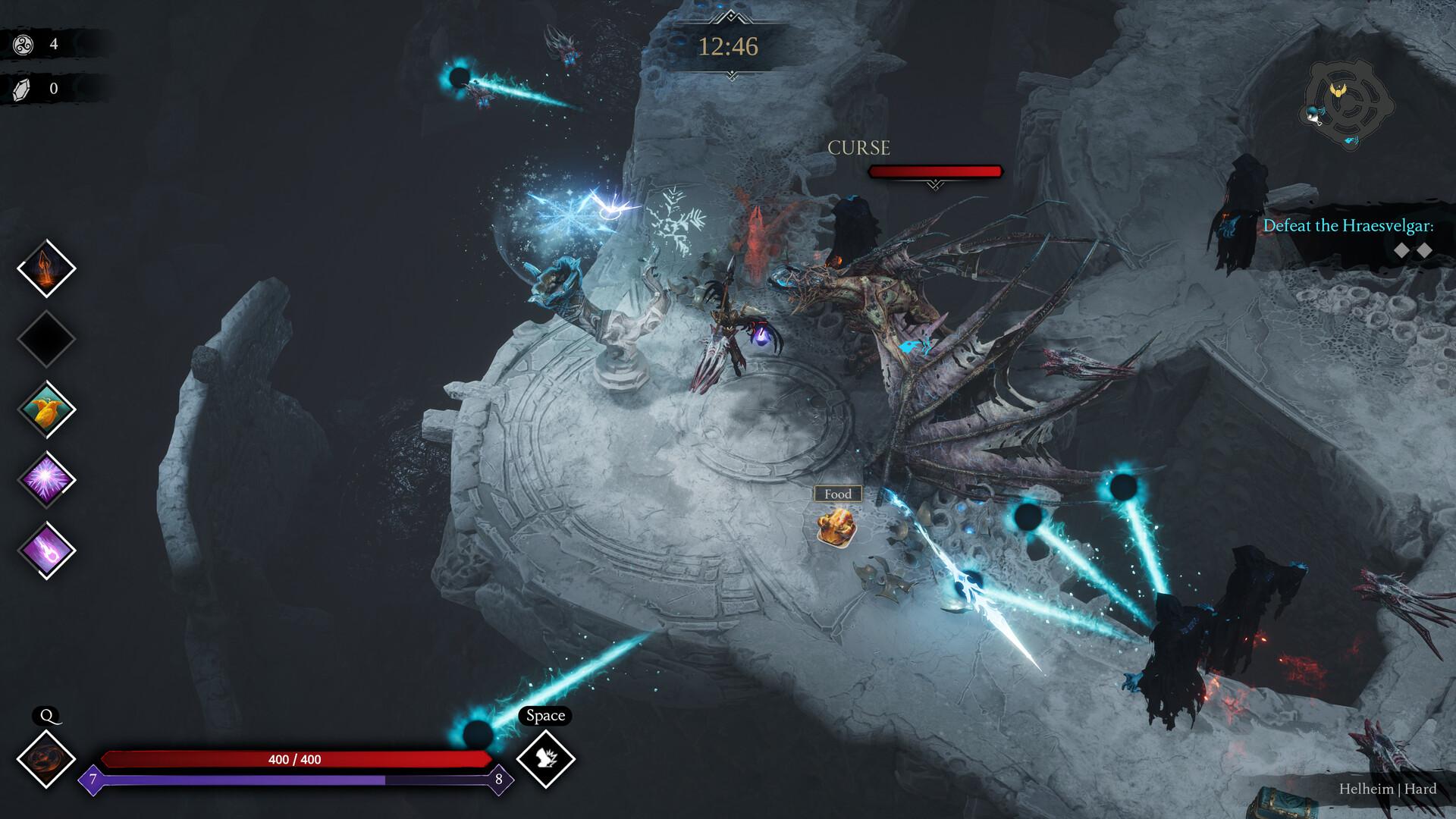Click the CURSE boss health bar
The height and width of the screenshot is (819, 1456).
[936, 172]
